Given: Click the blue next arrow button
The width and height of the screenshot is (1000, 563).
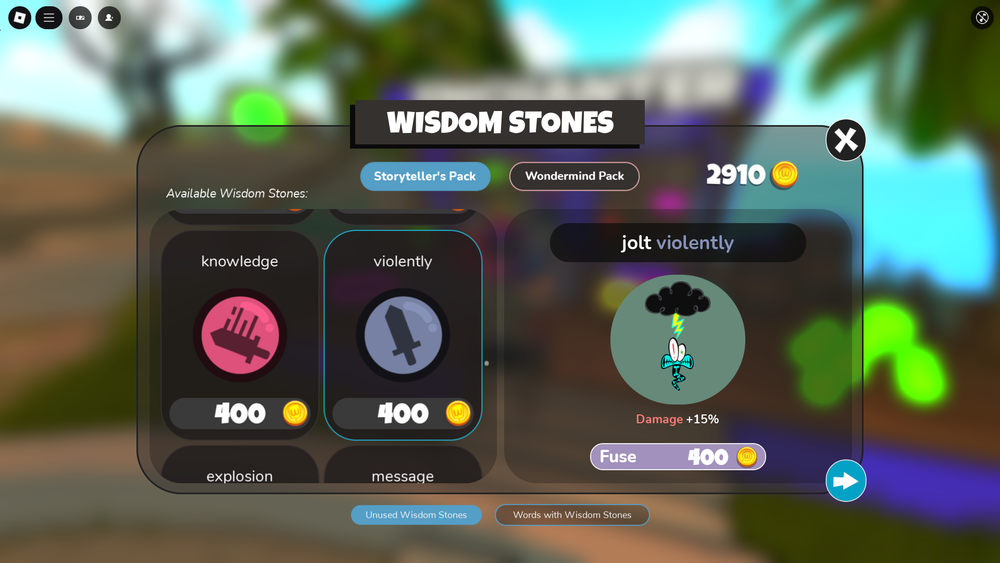Looking at the screenshot, I should point(845,481).
